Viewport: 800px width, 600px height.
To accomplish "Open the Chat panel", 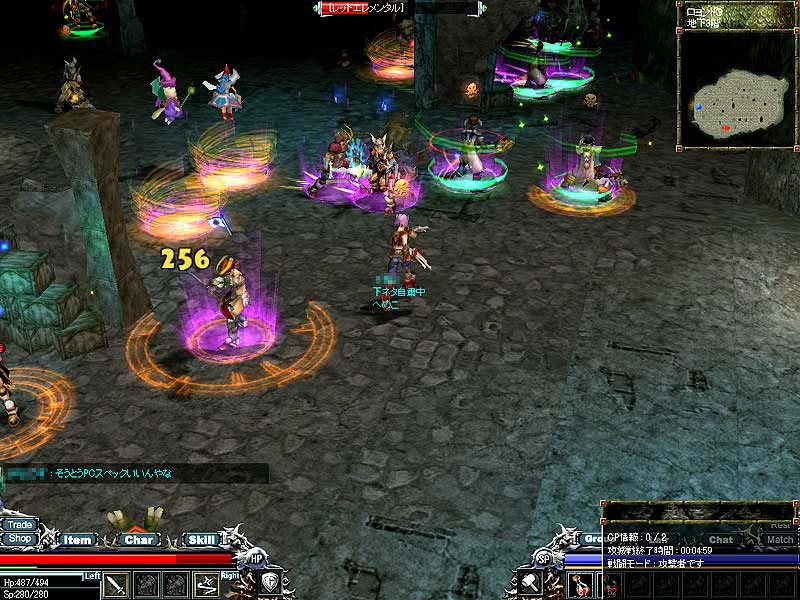I will [721, 540].
